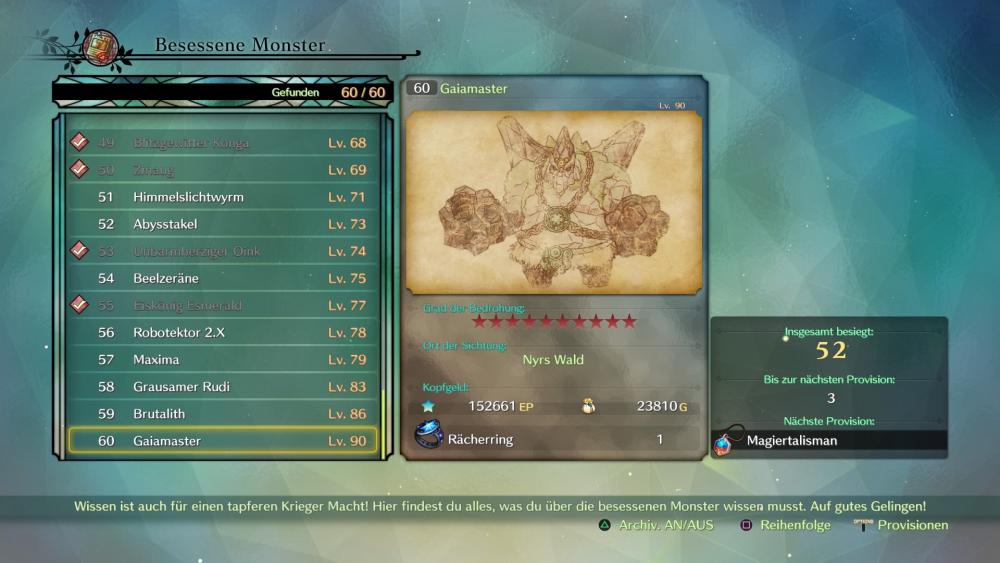Screen dimensions: 1000x563
Task: Pick the Maxima monster row
Action: (x=222, y=359)
